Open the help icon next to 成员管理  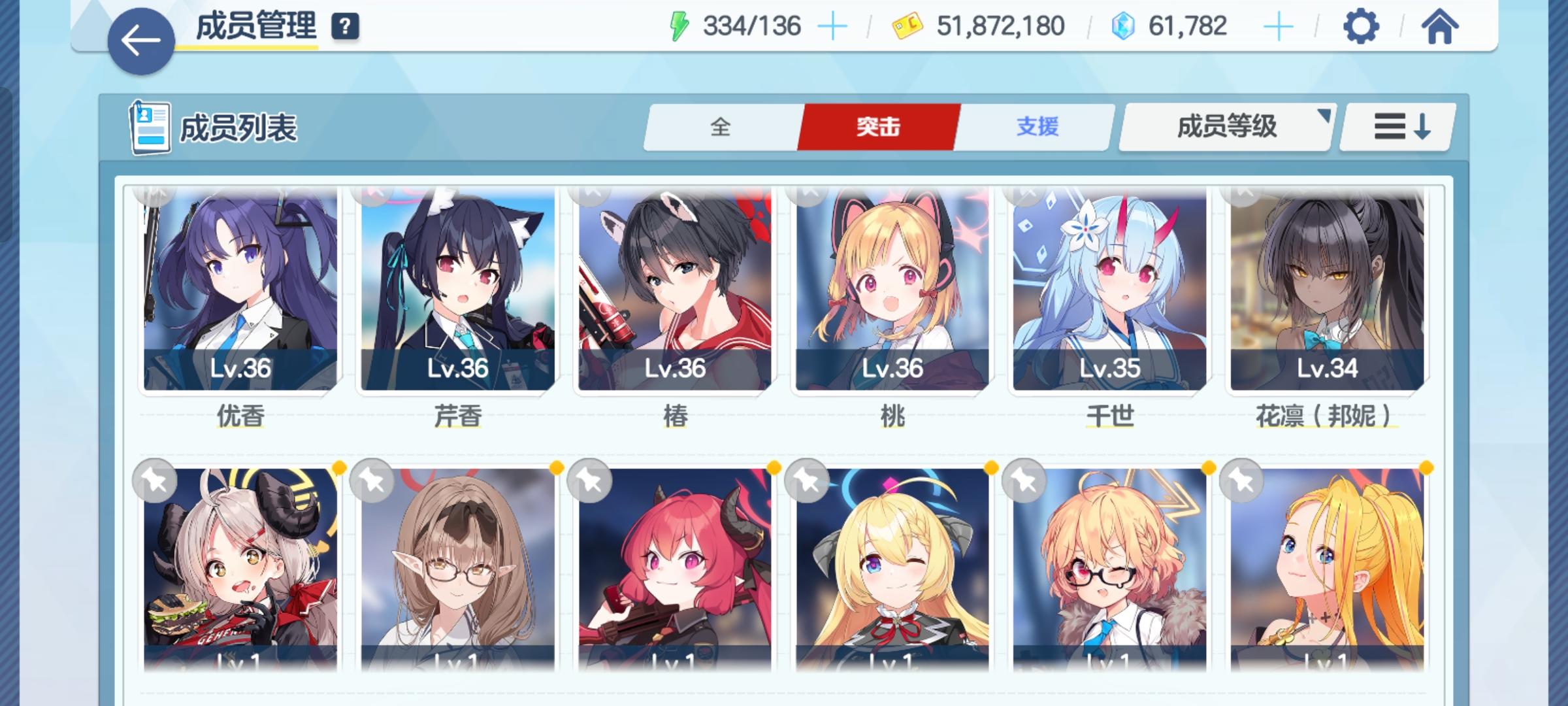point(345,27)
